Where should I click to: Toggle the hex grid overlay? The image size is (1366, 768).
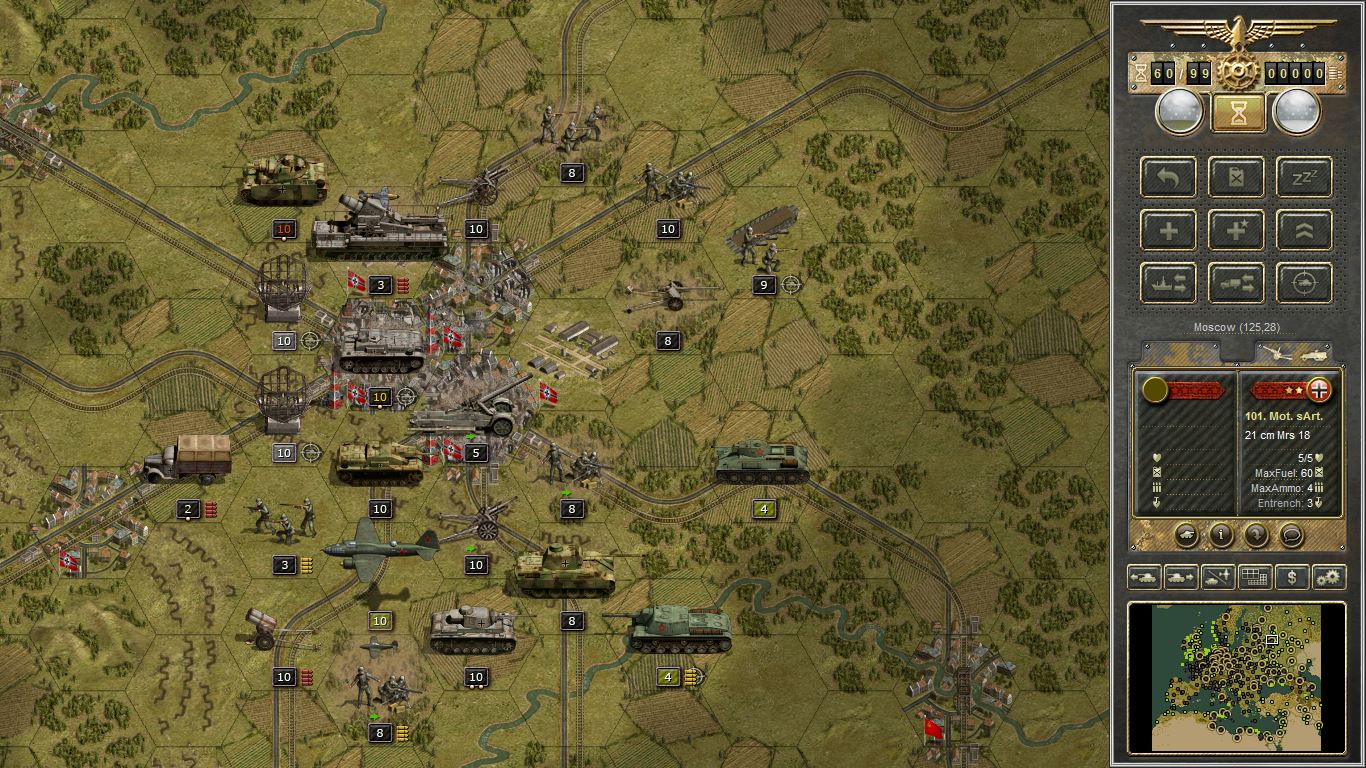click(x=1256, y=577)
